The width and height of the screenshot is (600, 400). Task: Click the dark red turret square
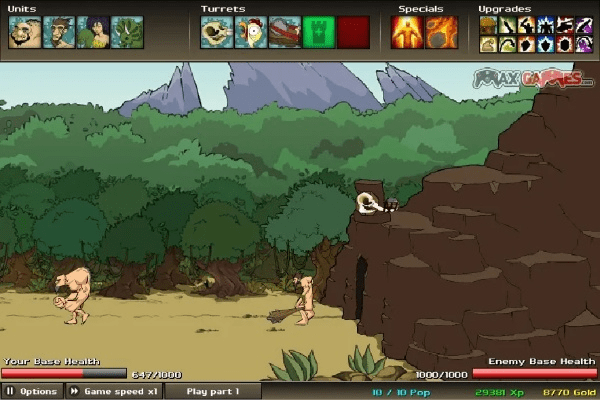(x=353, y=32)
